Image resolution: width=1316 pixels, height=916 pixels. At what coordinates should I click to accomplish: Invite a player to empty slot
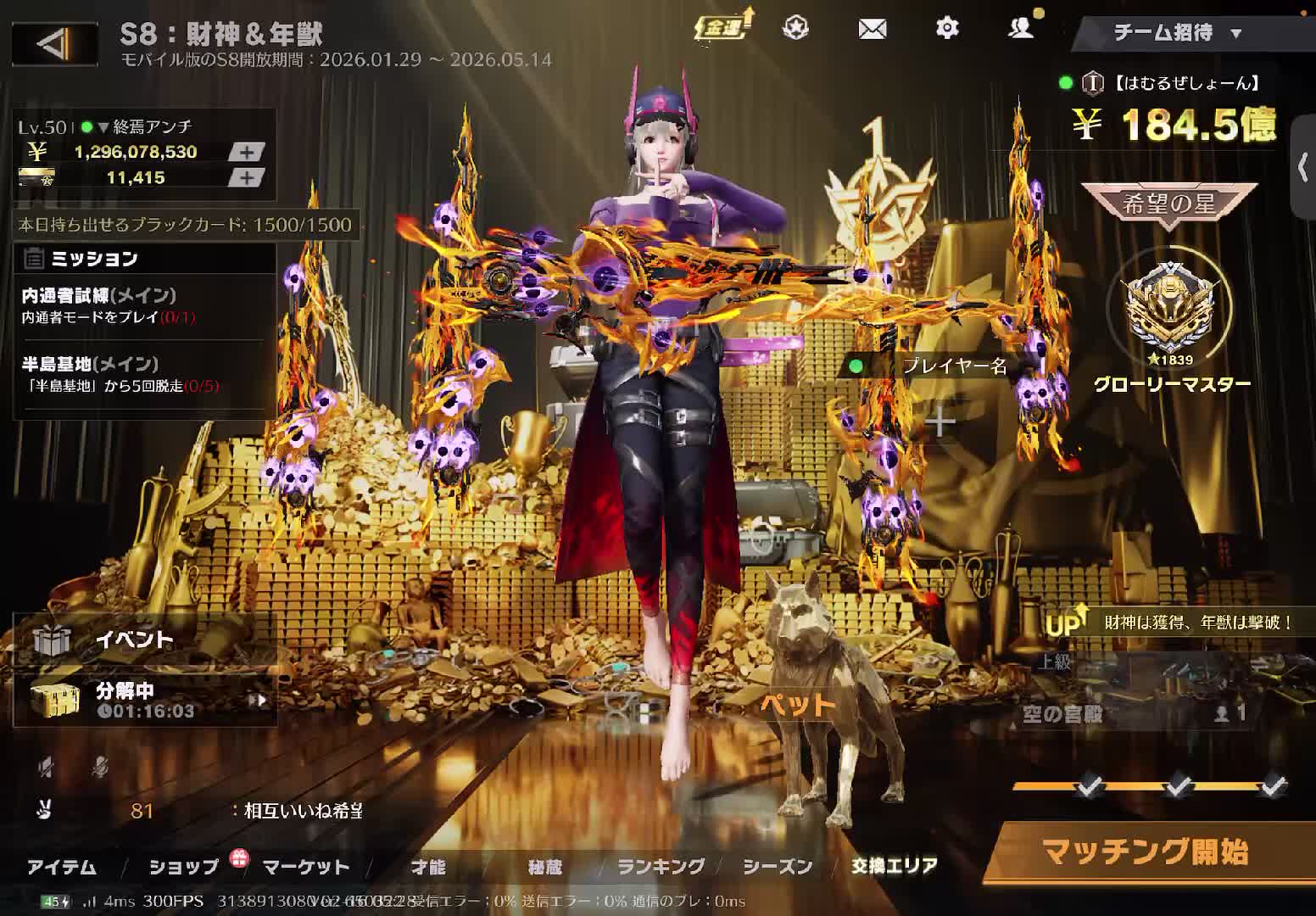point(940,422)
